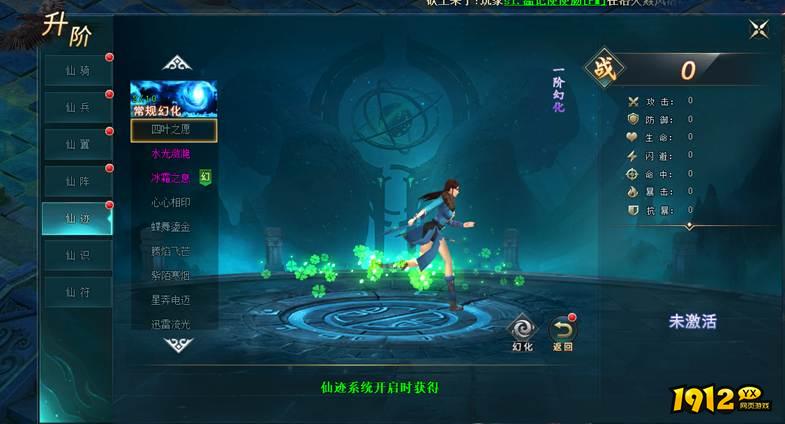Pick 蝶舞鎏金 in the list

point(170,227)
